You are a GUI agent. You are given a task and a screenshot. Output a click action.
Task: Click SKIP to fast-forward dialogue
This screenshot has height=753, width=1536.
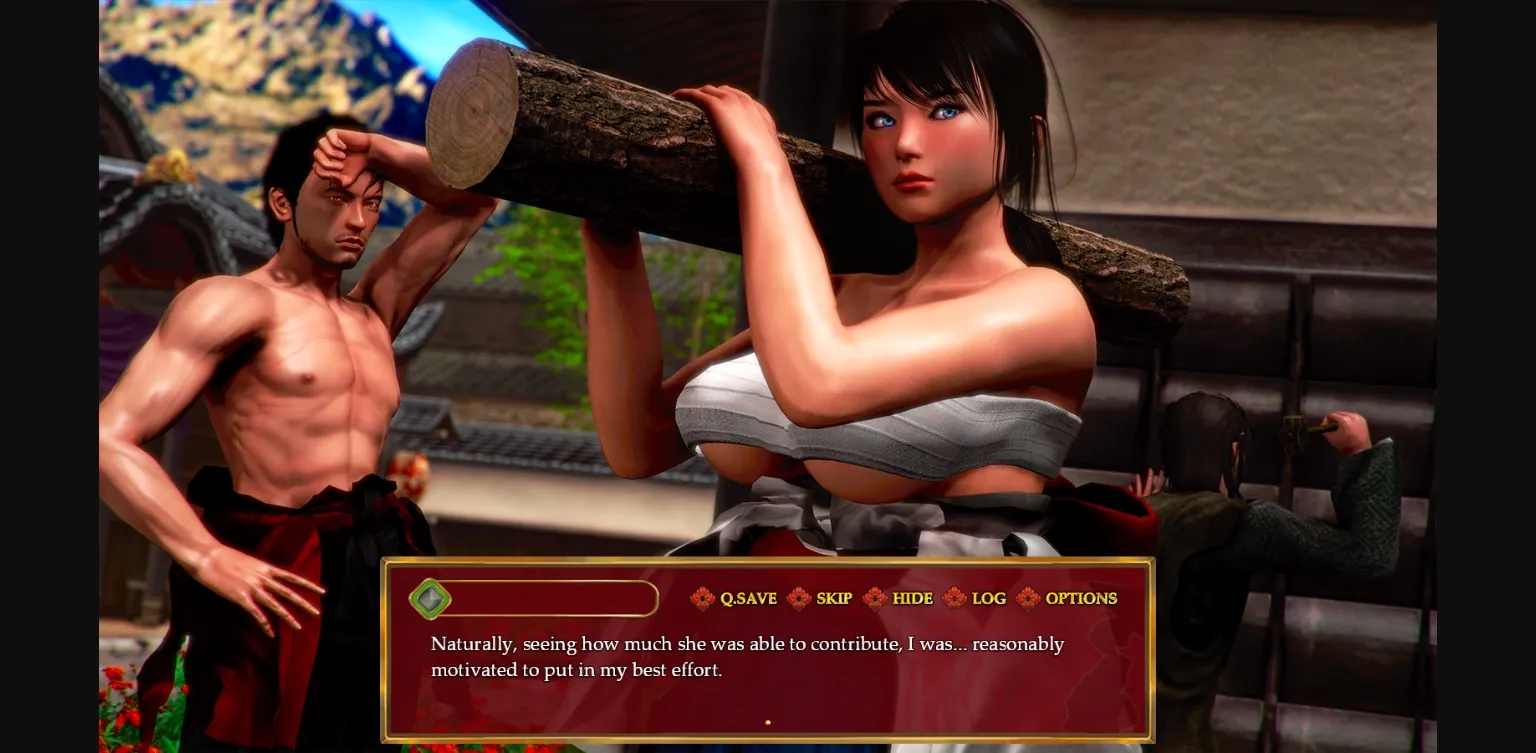pyautogui.click(x=833, y=598)
